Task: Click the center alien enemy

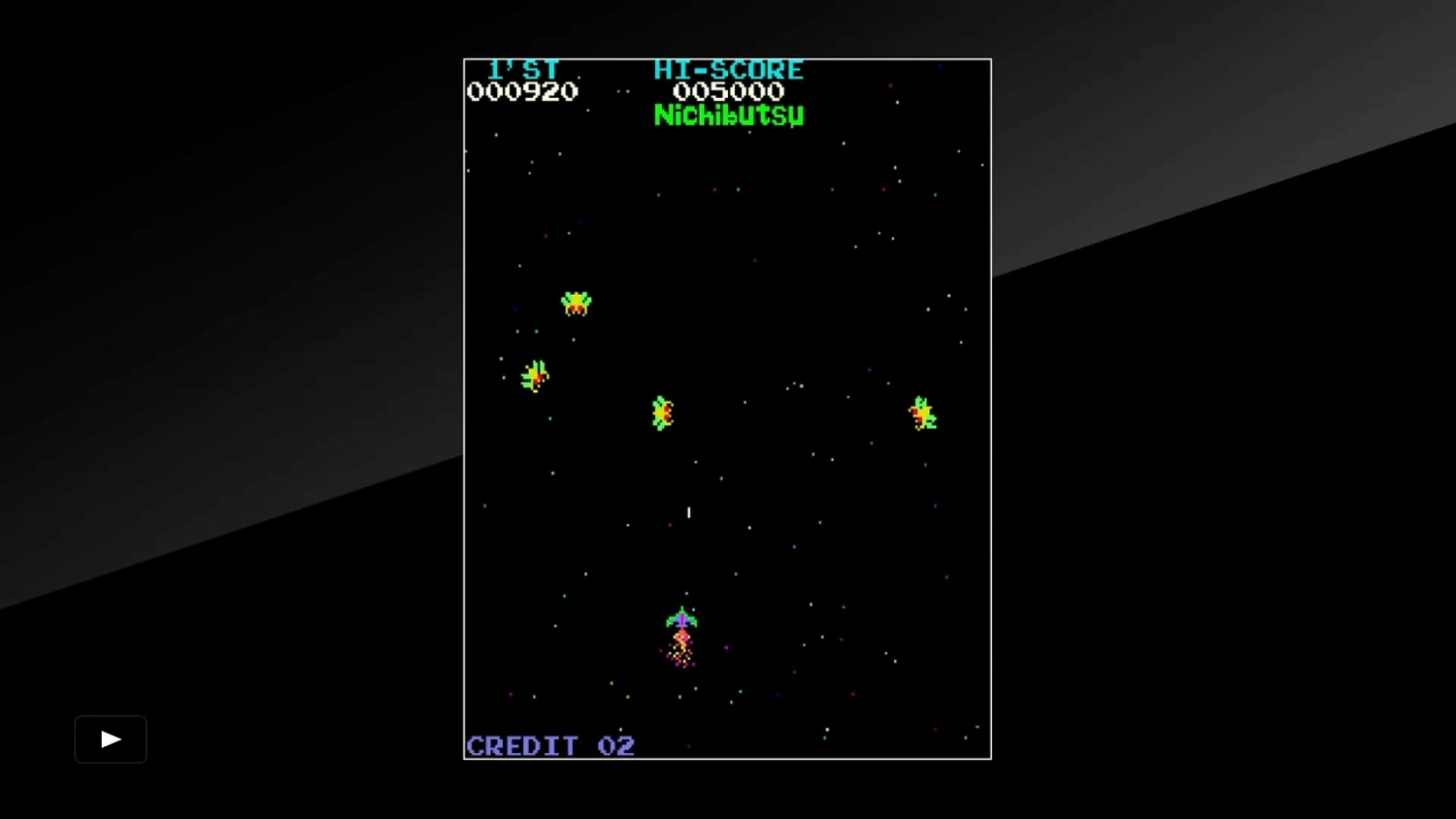Action: tap(661, 412)
